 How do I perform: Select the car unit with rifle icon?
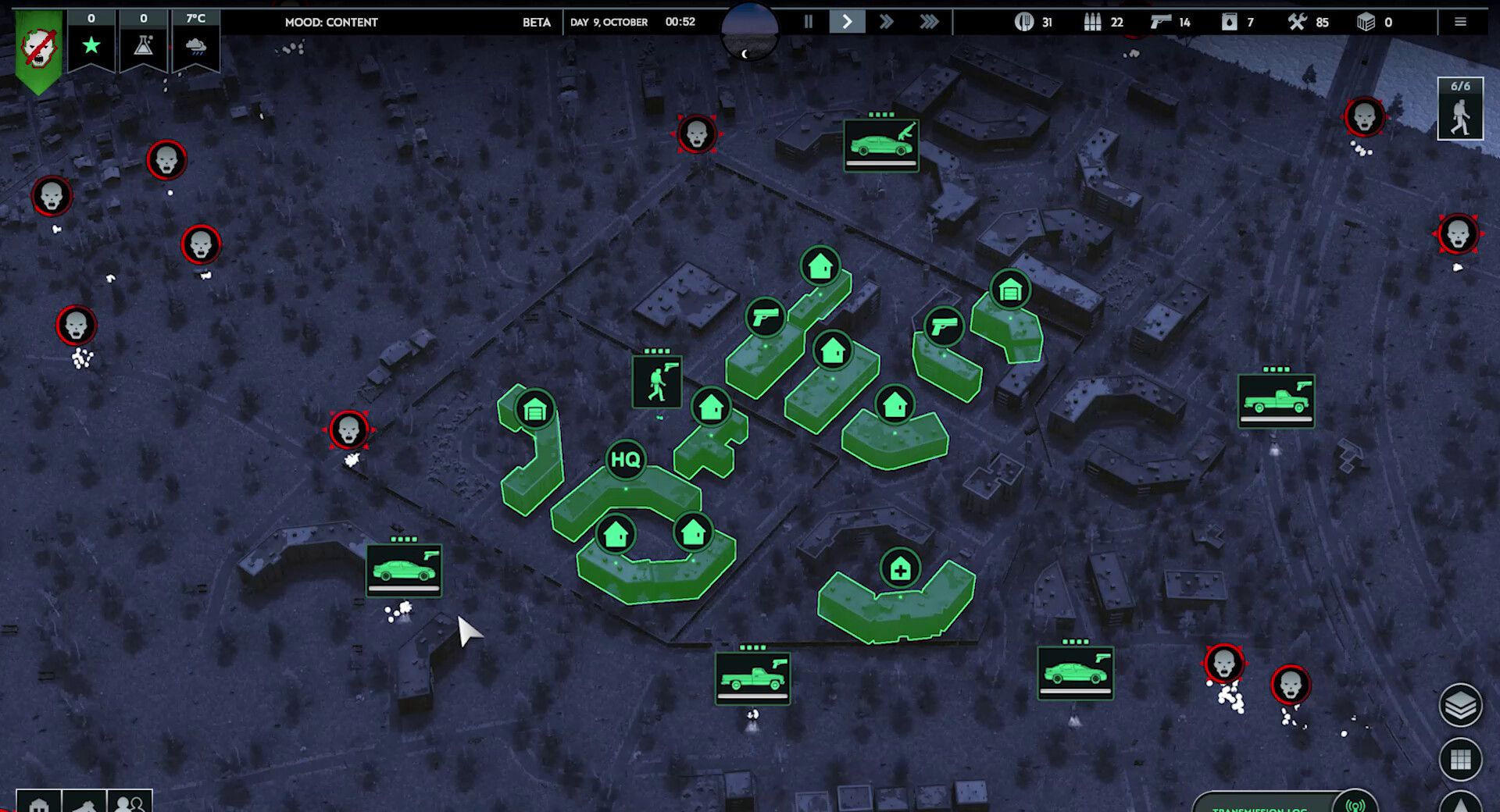(881, 145)
